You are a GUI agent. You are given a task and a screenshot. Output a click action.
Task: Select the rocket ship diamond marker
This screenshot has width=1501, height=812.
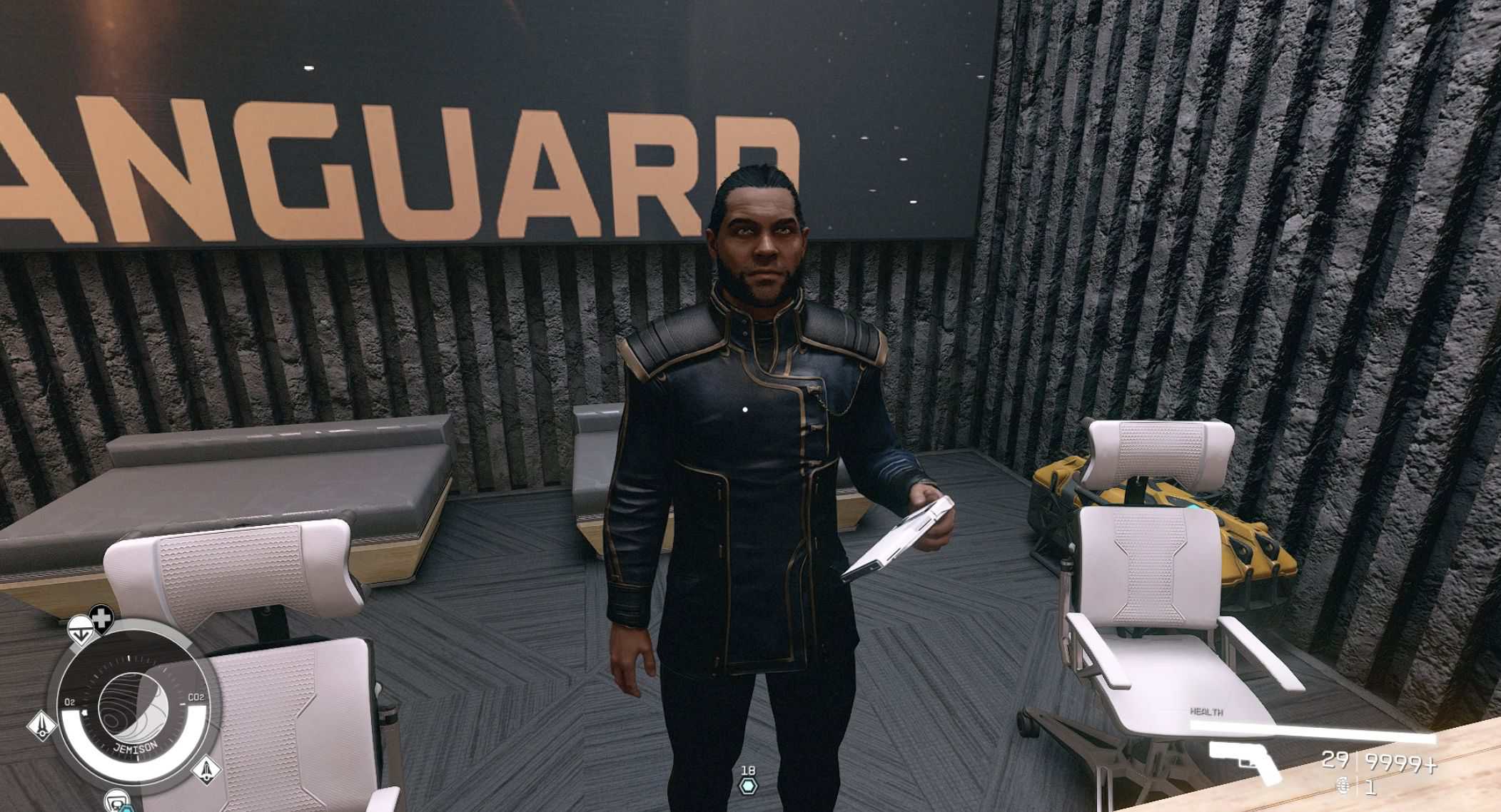tap(206, 770)
